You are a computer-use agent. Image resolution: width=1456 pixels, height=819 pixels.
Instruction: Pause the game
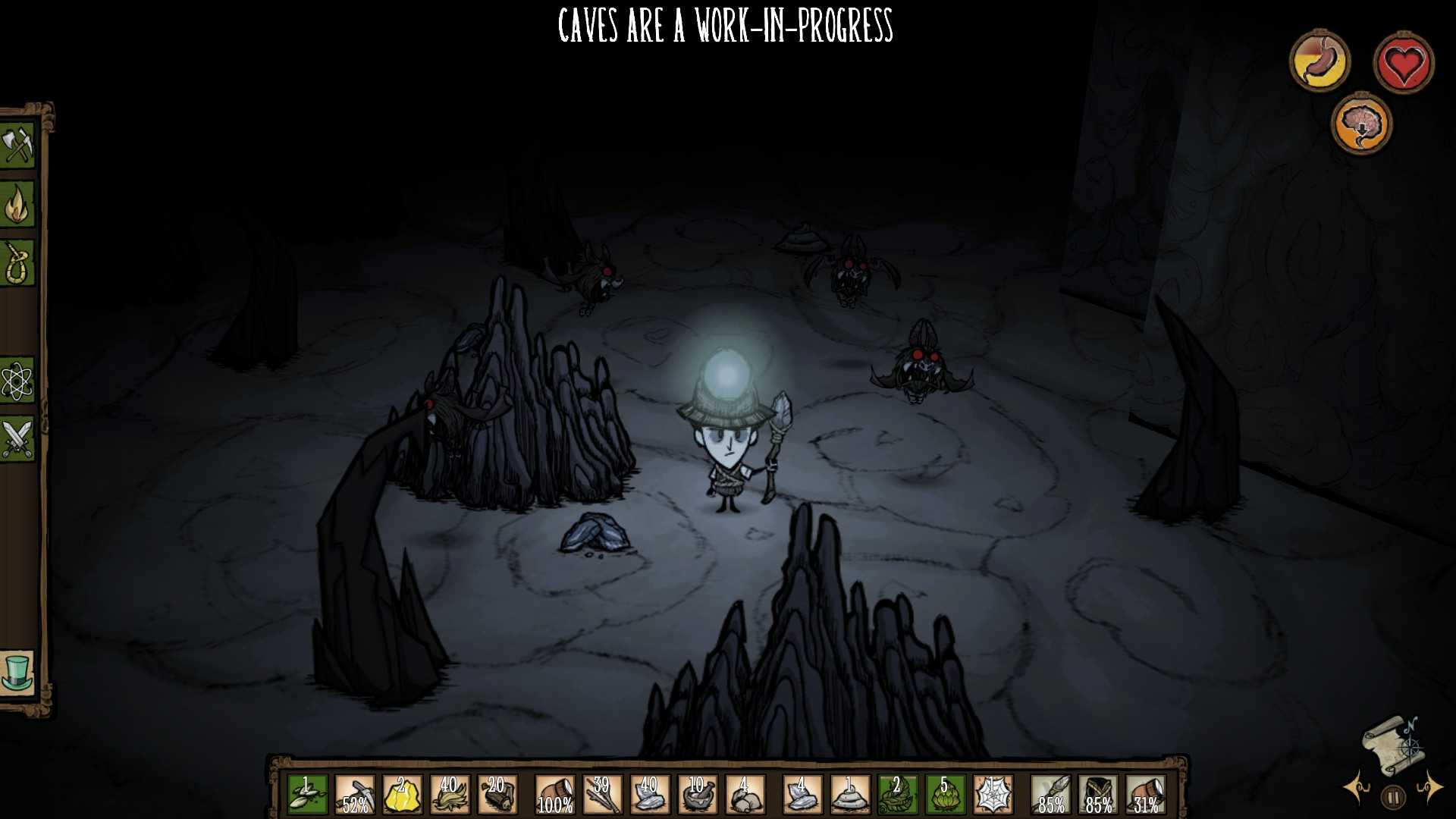coord(1393,797)
